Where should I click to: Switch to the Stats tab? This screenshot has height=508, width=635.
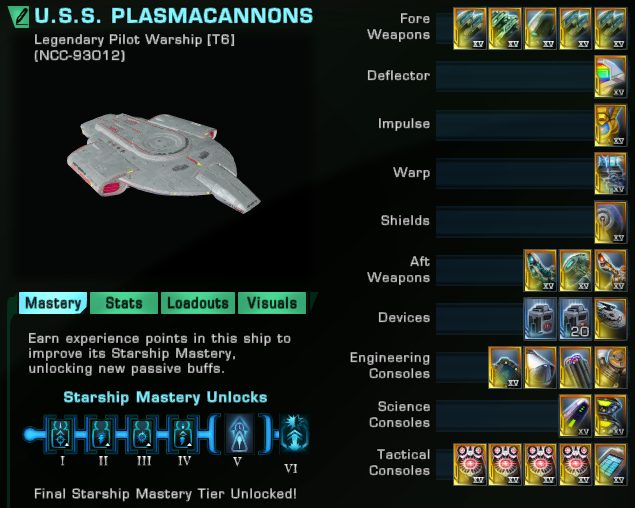pyautogui.click(x=124, y=303)
